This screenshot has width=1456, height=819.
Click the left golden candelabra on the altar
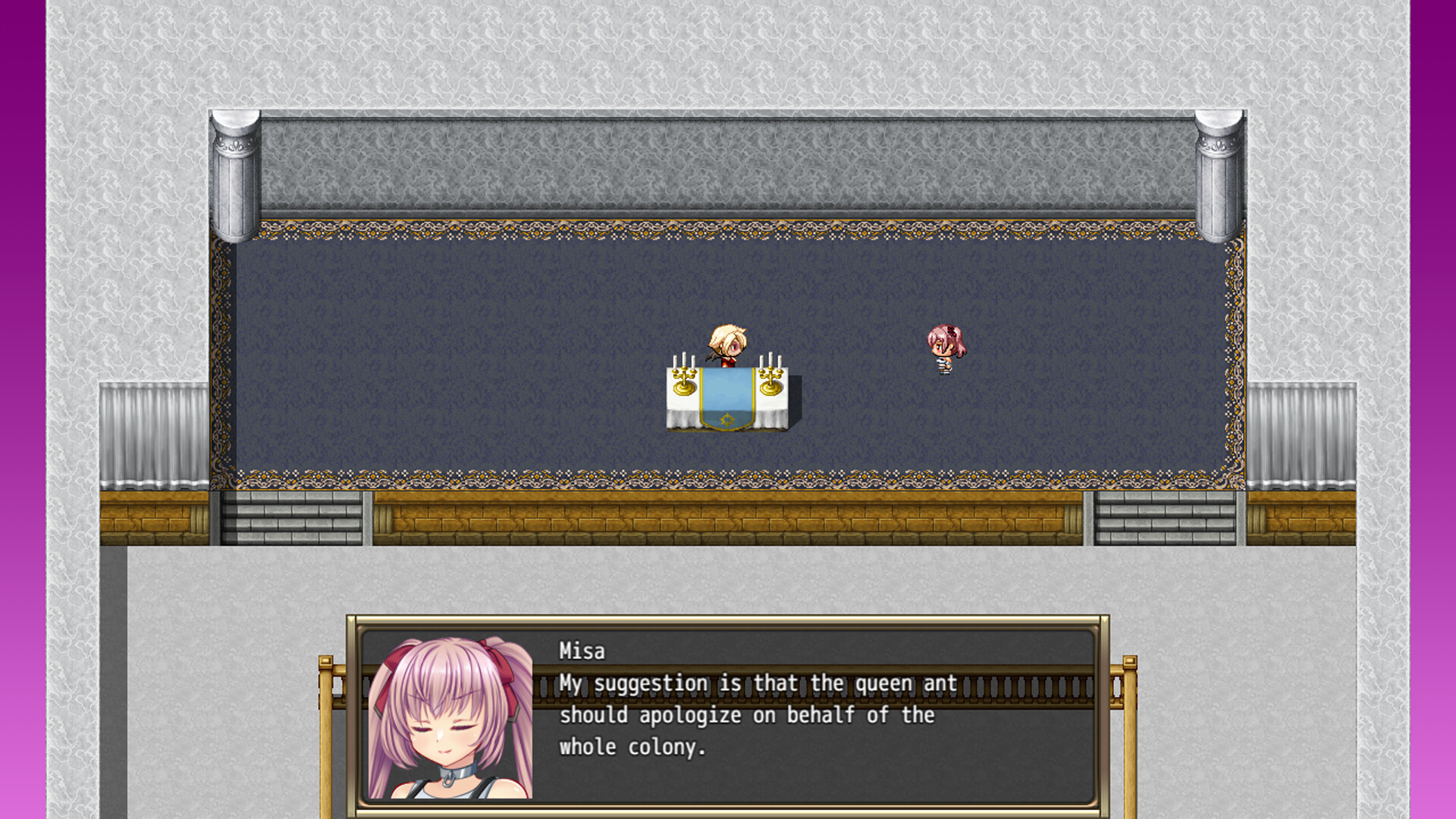tap(683, 375)
